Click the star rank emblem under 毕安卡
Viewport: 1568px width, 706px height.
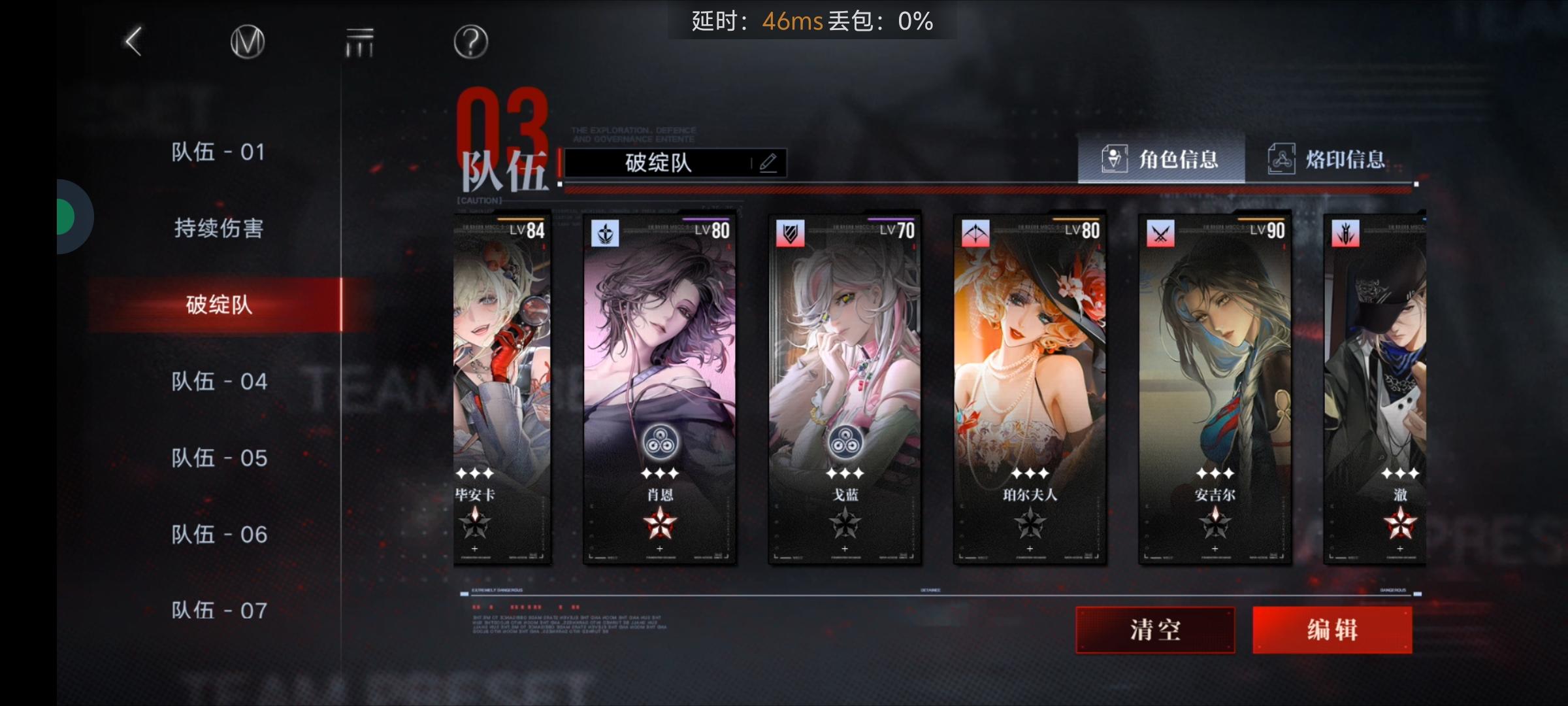(476, 524)
